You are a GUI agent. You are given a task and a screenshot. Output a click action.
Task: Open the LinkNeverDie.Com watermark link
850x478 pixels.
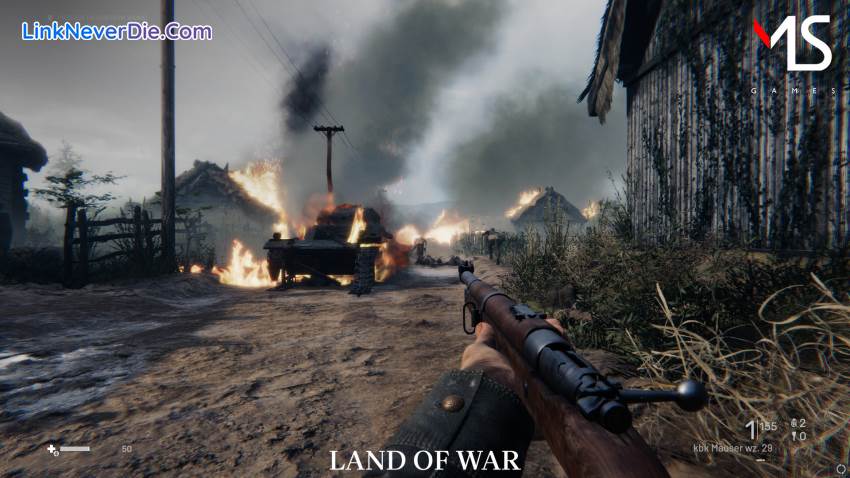tap(117, 31)
